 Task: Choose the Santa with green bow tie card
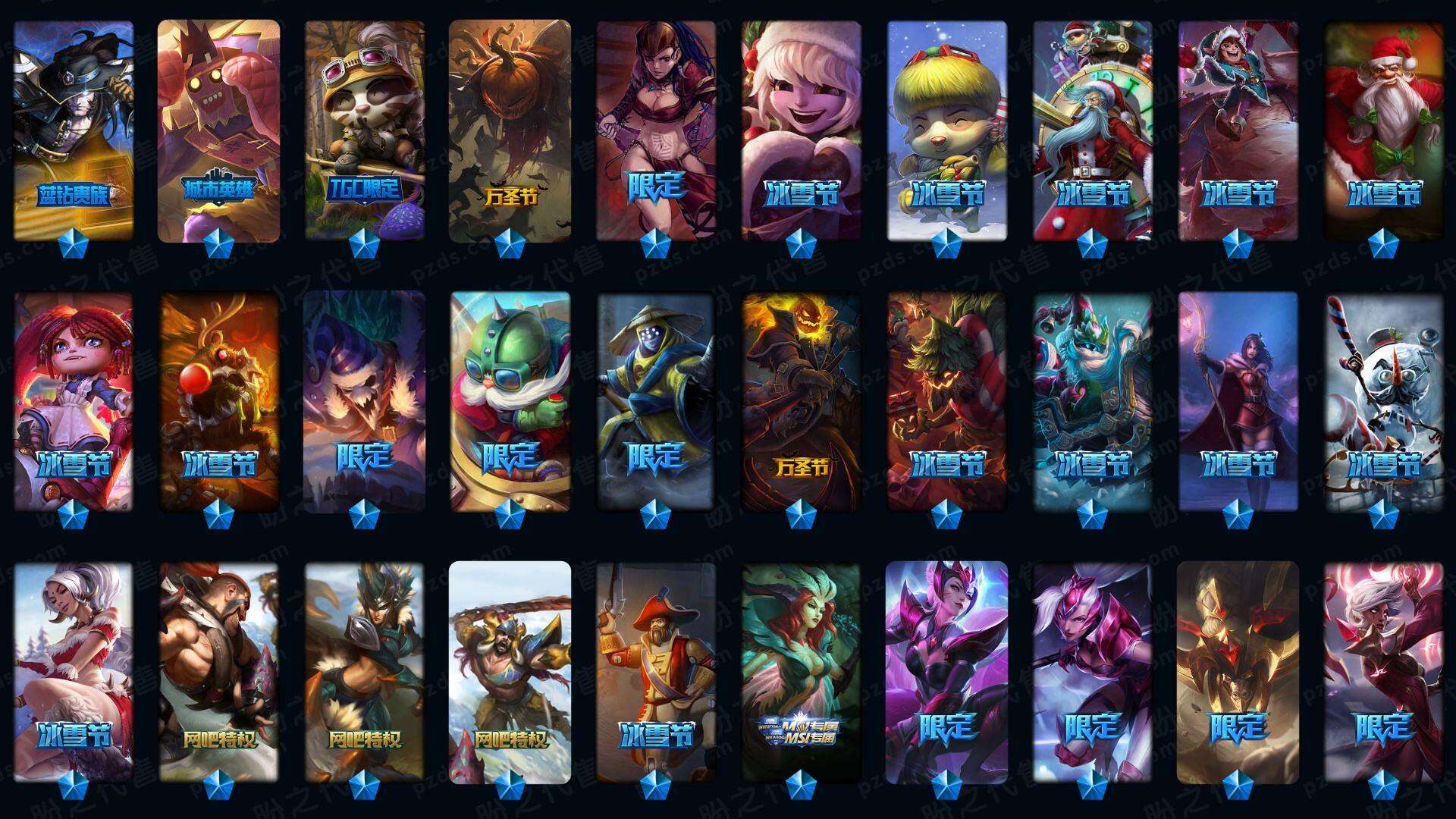click(1384, 130)
